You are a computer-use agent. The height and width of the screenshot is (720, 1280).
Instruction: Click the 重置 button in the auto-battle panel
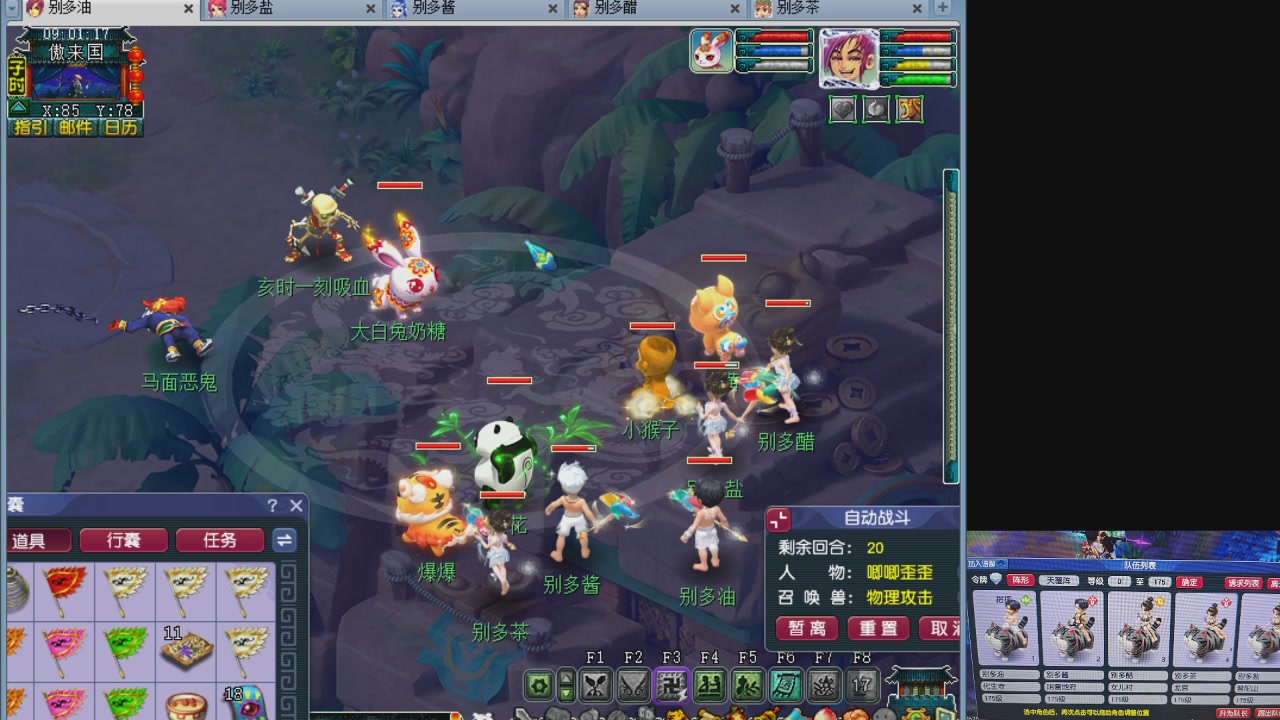tap(877, 629)
